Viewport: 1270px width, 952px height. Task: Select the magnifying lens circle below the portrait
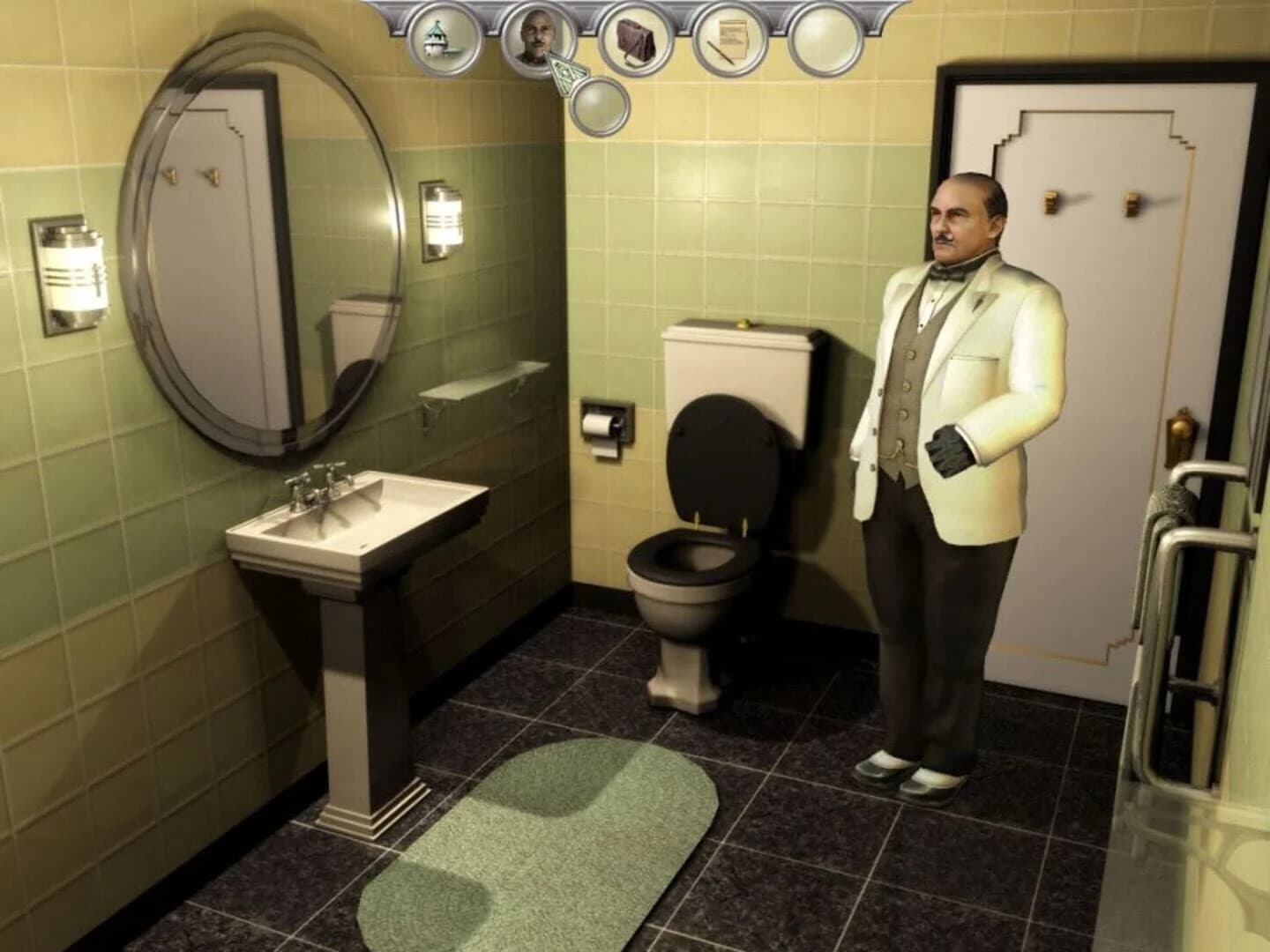point(601,107)
